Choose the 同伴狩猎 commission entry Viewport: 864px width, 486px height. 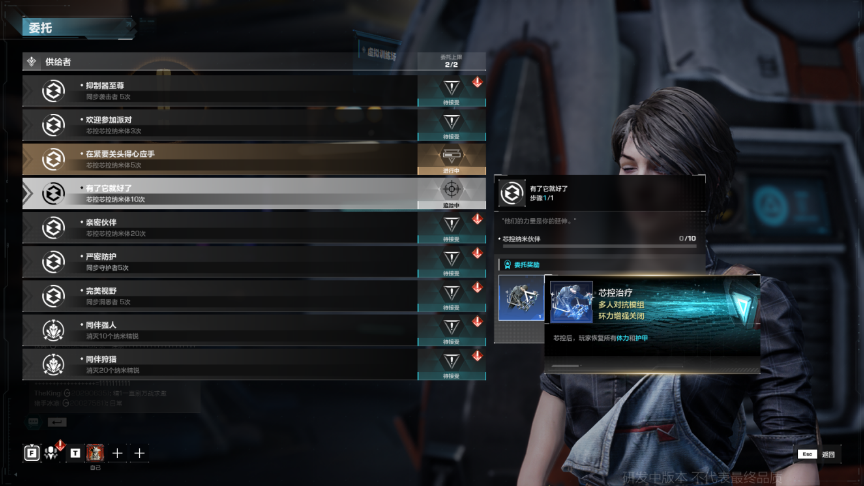[220, 363]
